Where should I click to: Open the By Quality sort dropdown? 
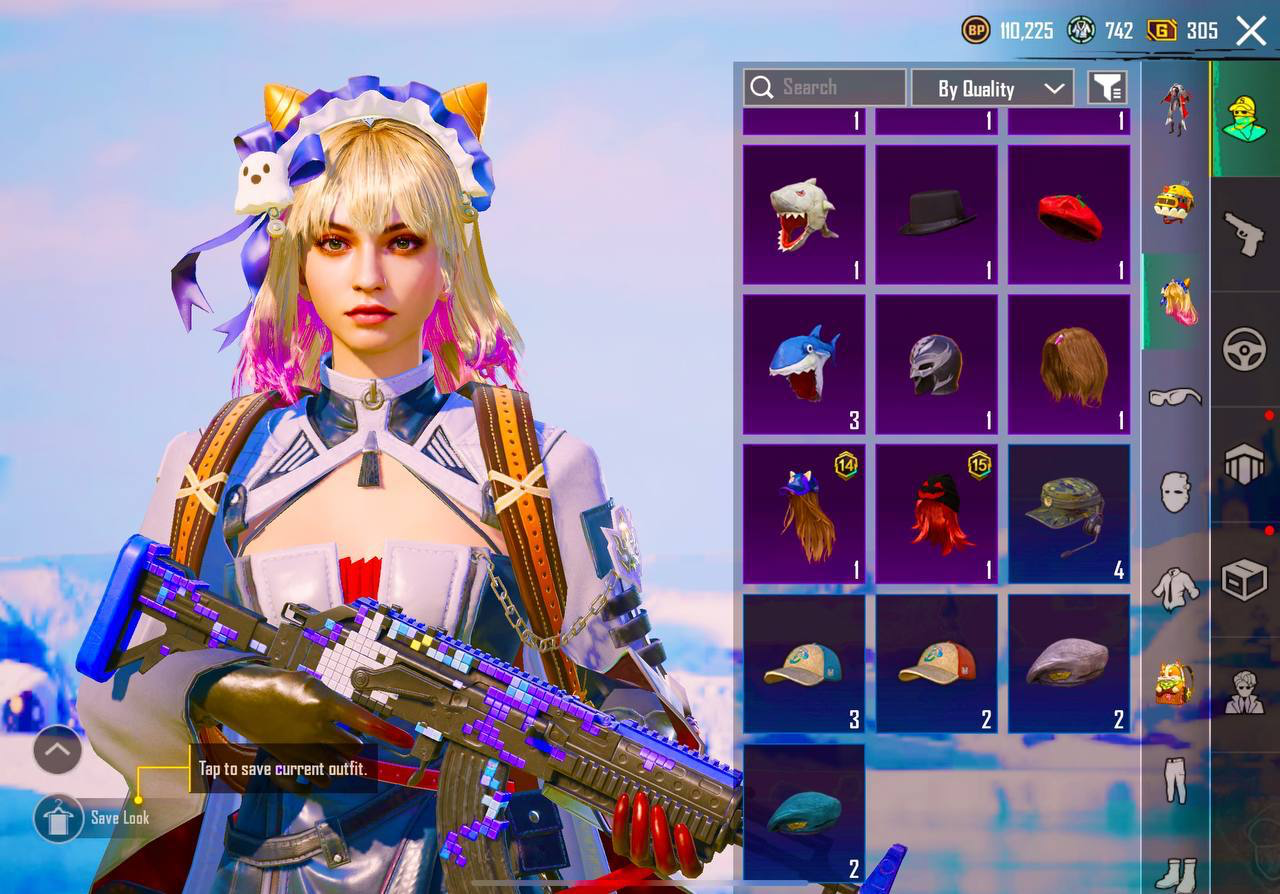click(992, 88)
